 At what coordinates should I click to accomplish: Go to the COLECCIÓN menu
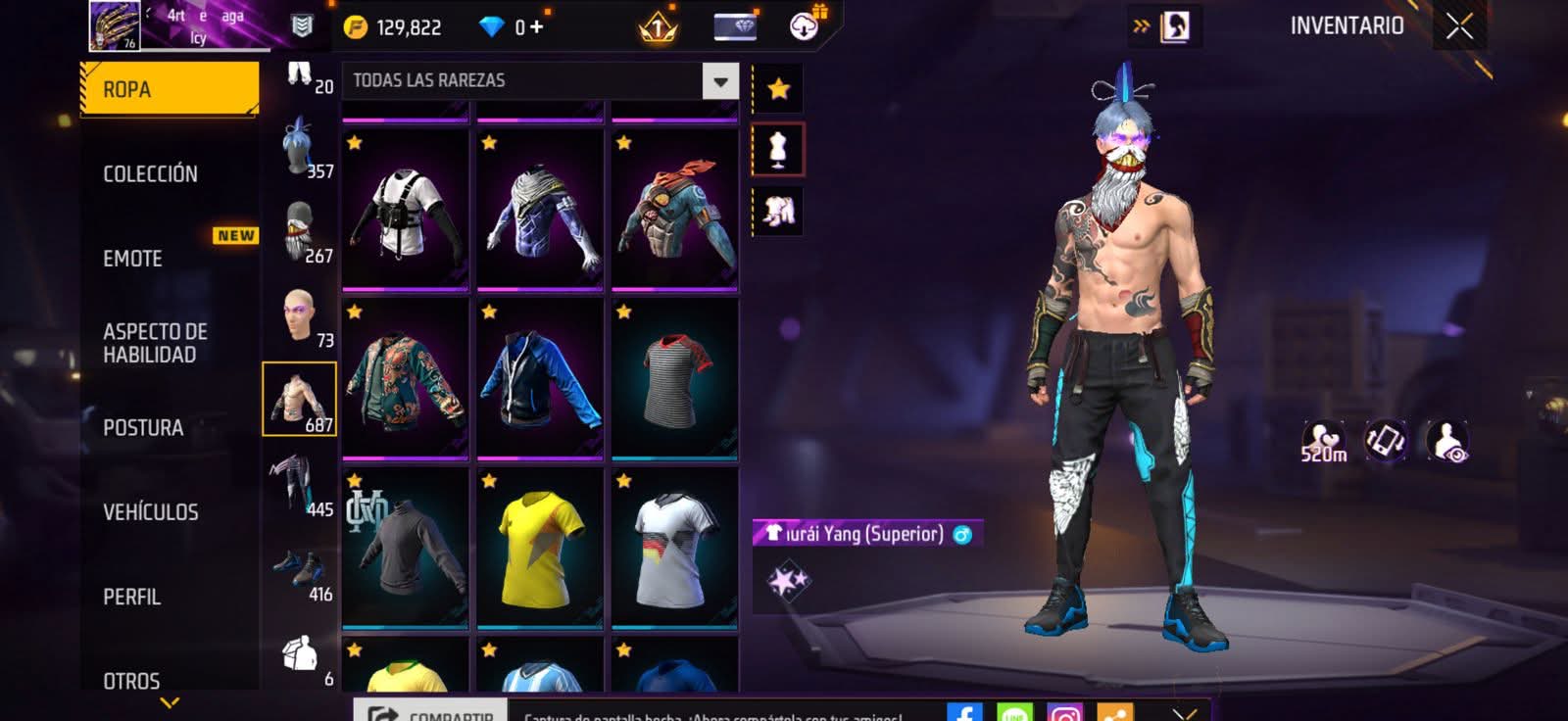[x=151, y=174]
